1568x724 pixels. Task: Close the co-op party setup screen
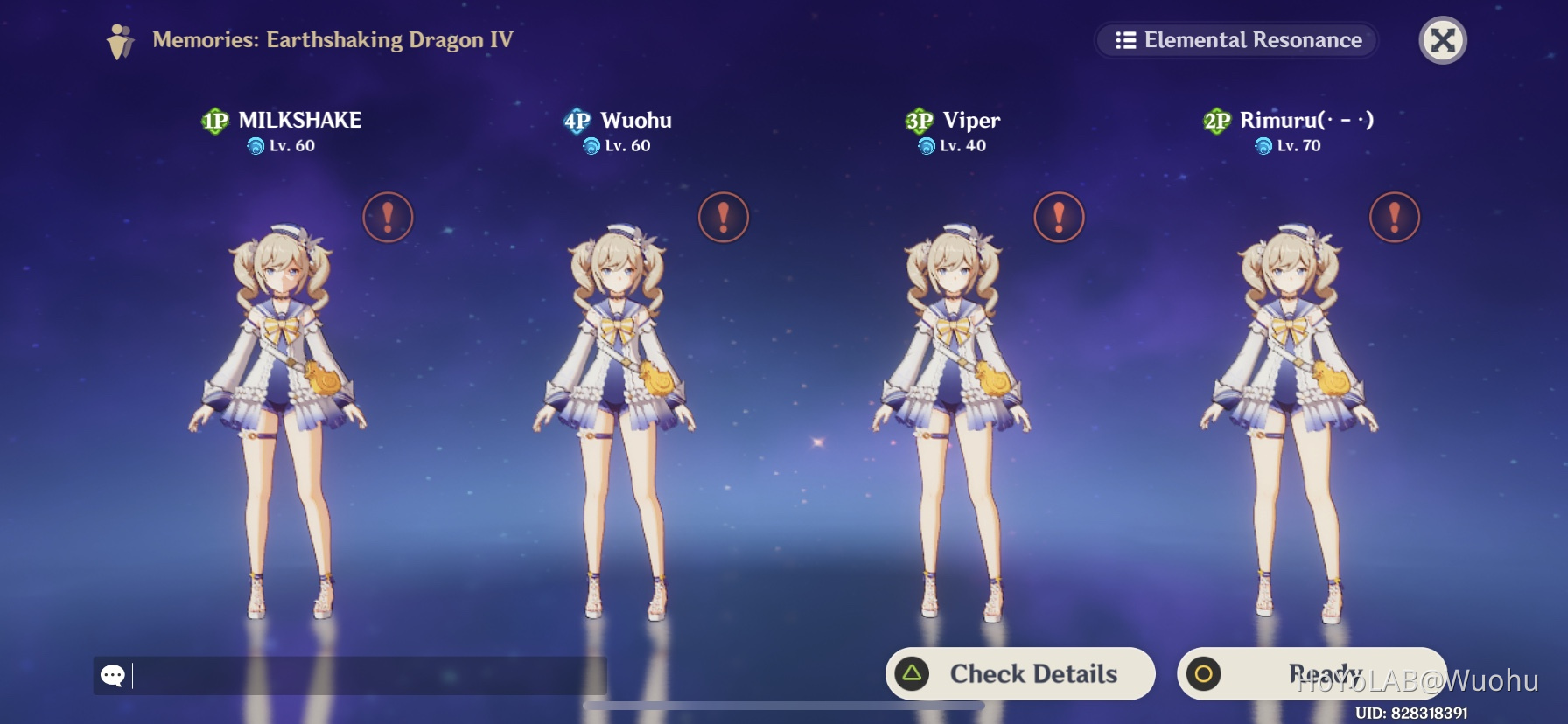(x=1442, y=40)
